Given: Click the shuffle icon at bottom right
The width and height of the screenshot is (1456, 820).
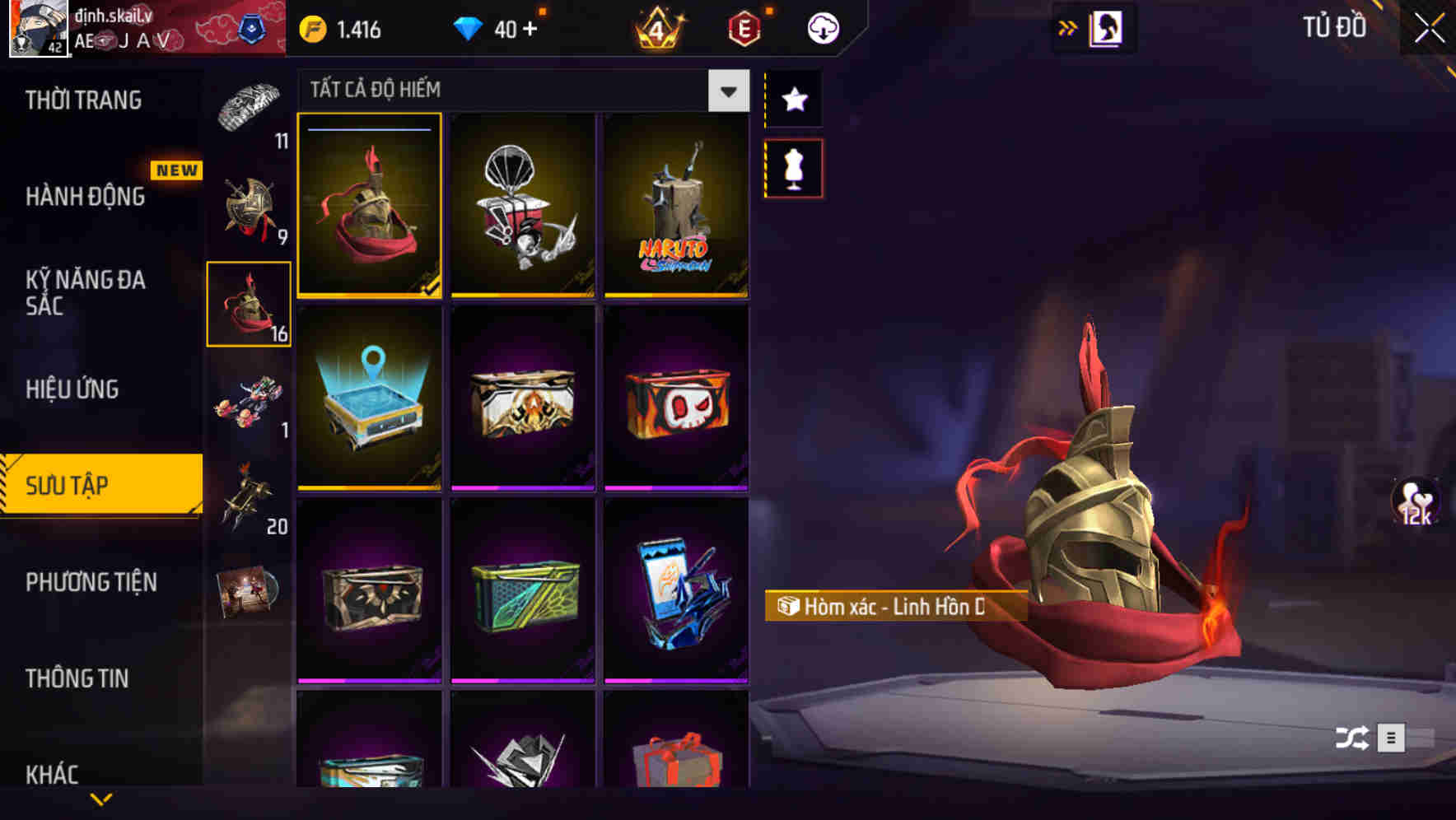Looking at the screenshot, I should 1352,737.
